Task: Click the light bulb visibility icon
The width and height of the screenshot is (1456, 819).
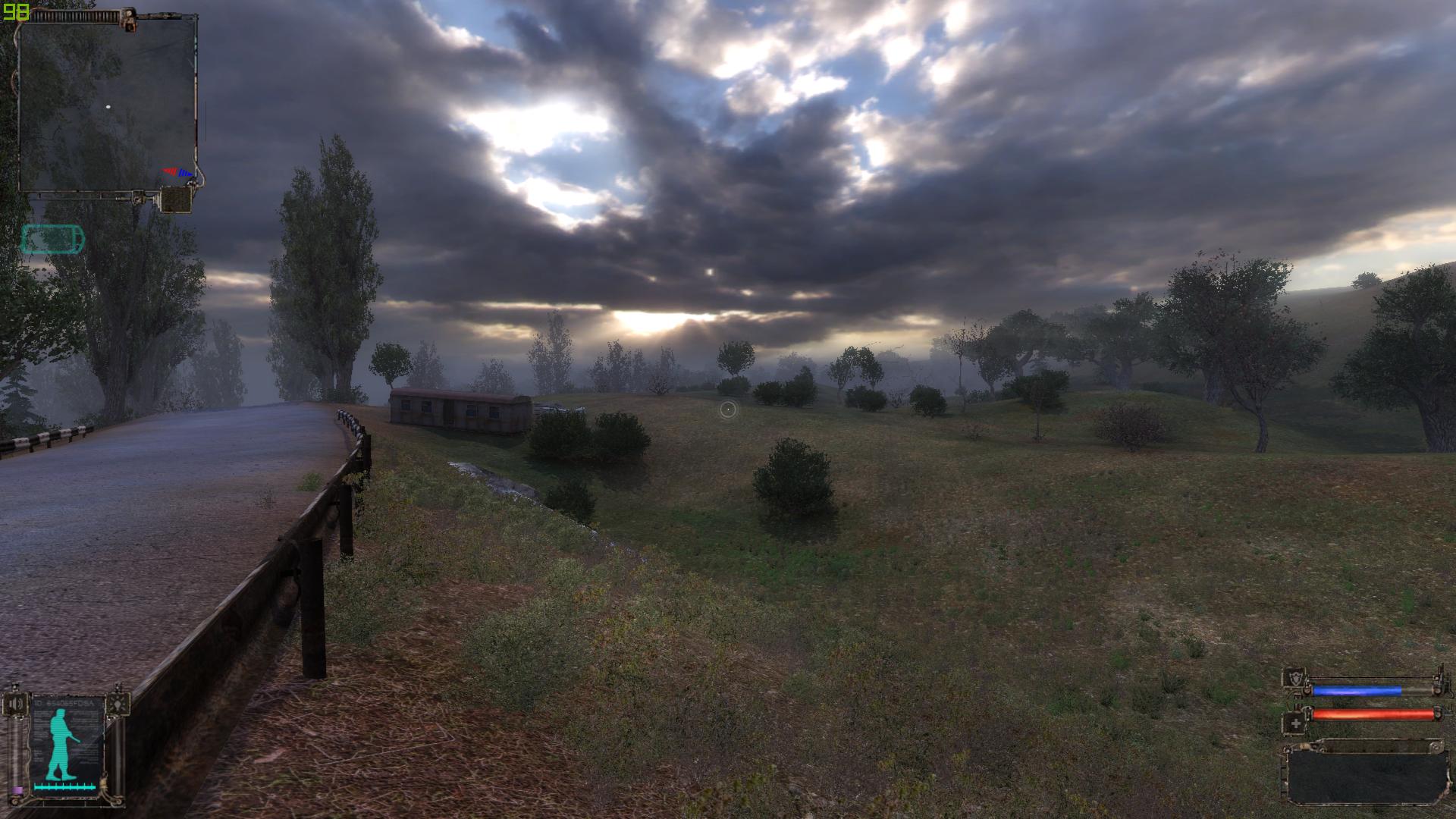Action: [118, 703]
